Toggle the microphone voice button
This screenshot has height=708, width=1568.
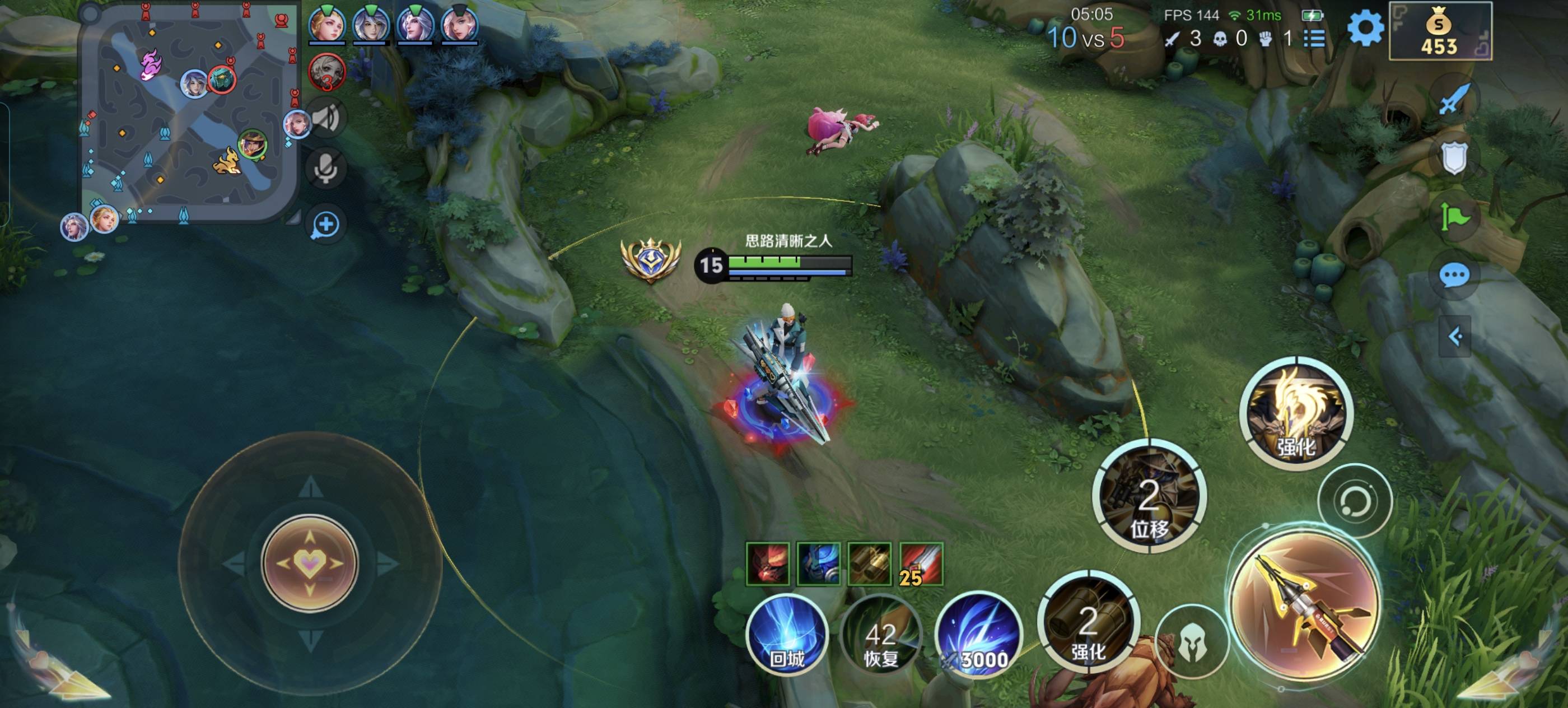click(x=326, y=168)
